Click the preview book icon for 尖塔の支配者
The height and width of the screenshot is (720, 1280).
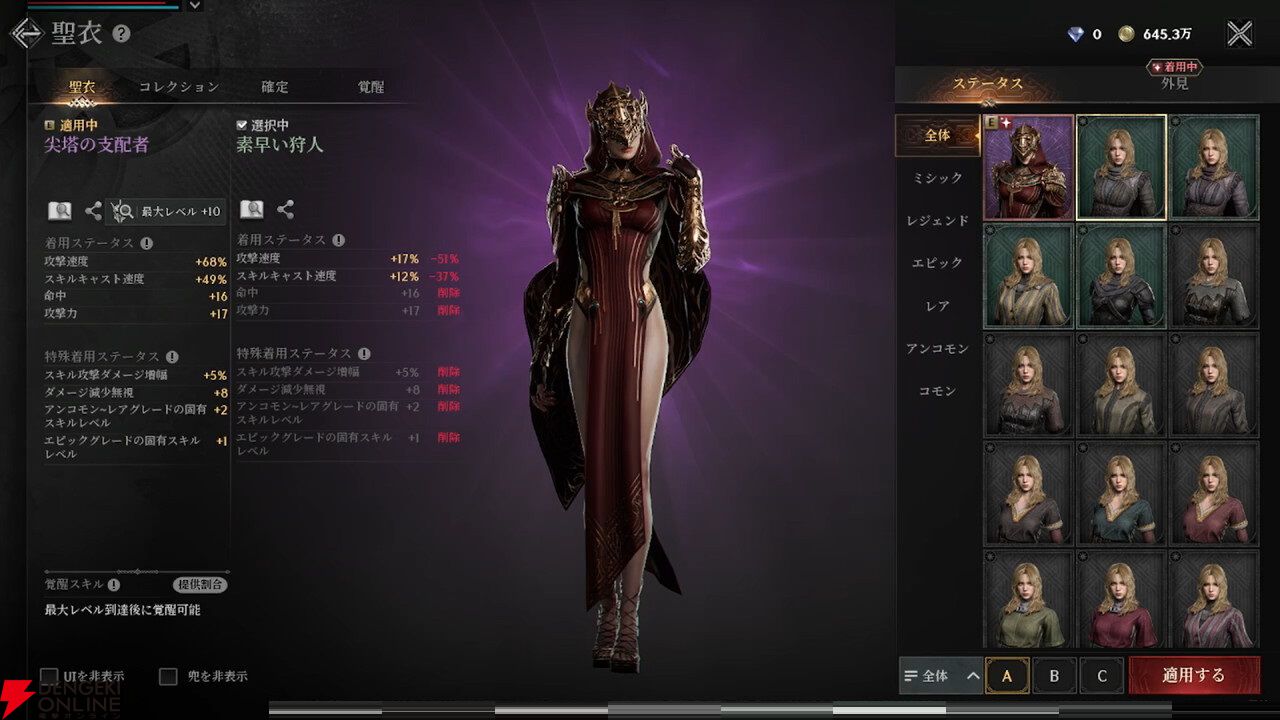coord(60,210)
